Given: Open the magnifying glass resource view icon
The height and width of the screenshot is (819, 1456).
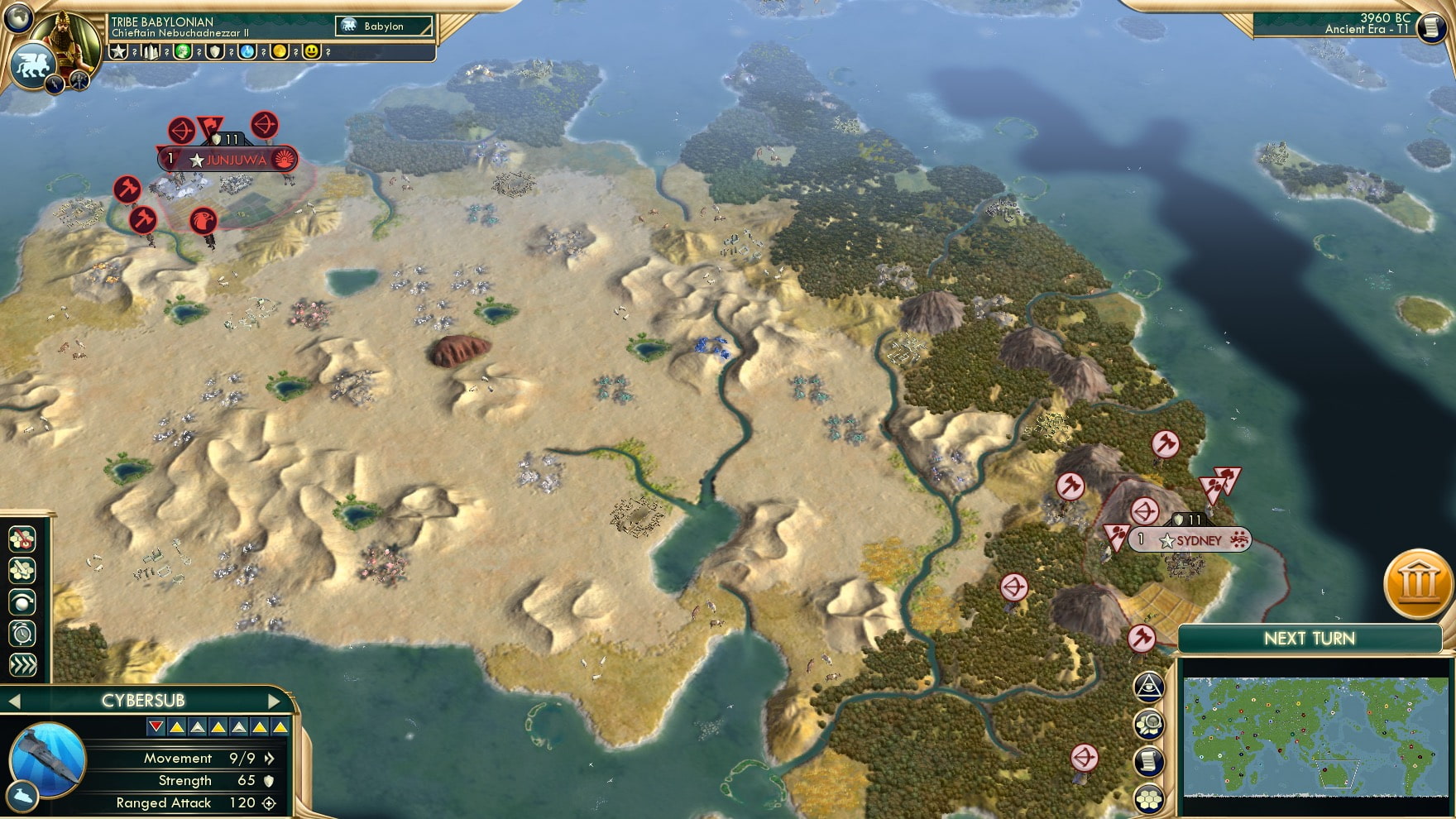Looking at the screenshot, I should coord(1150,724).
